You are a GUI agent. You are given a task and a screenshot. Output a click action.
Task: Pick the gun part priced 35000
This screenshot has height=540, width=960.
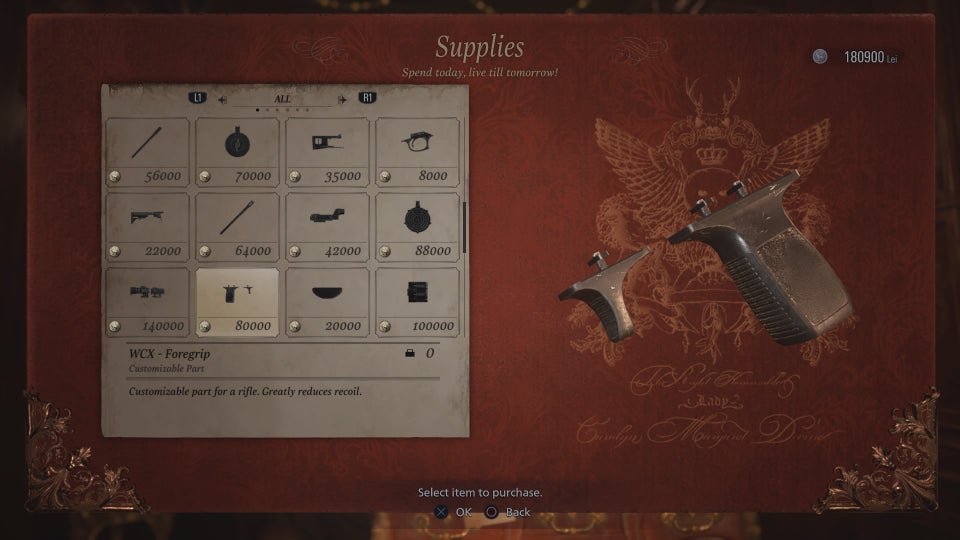point(327,151)
